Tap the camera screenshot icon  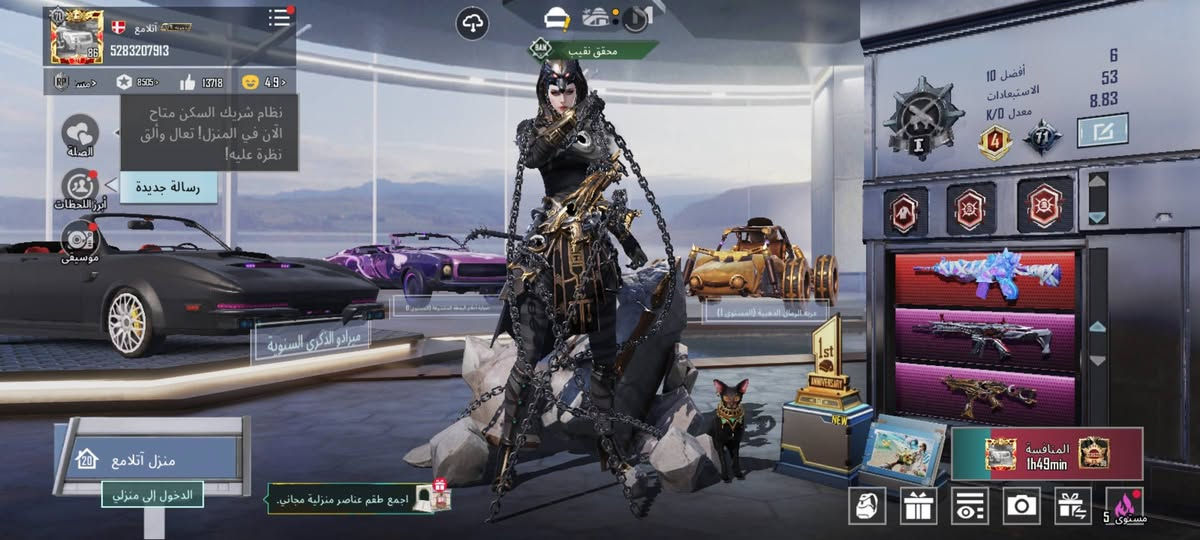1021,505
